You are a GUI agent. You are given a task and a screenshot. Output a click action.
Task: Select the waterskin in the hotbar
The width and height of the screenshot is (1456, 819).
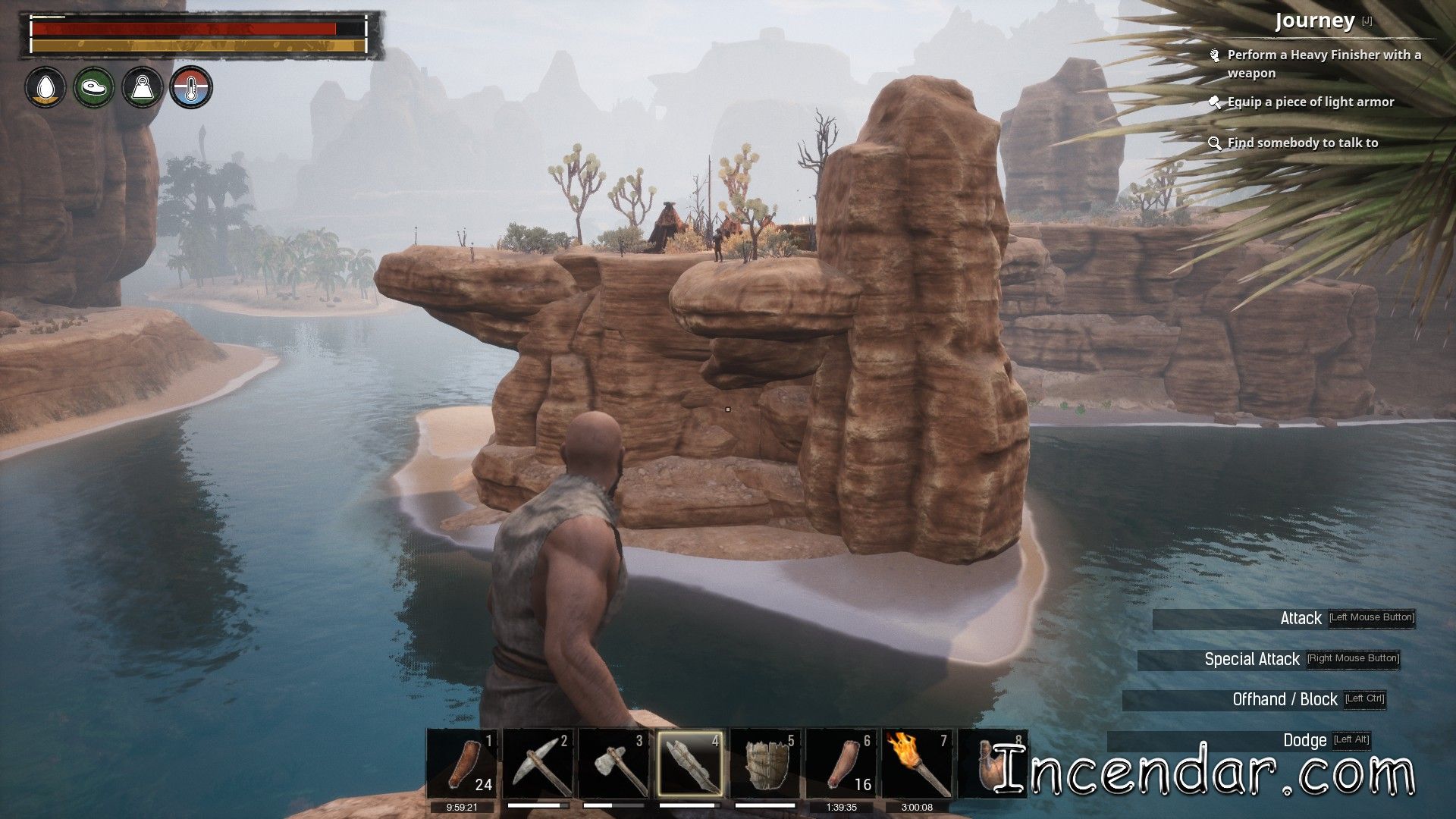tap(984, 763)
